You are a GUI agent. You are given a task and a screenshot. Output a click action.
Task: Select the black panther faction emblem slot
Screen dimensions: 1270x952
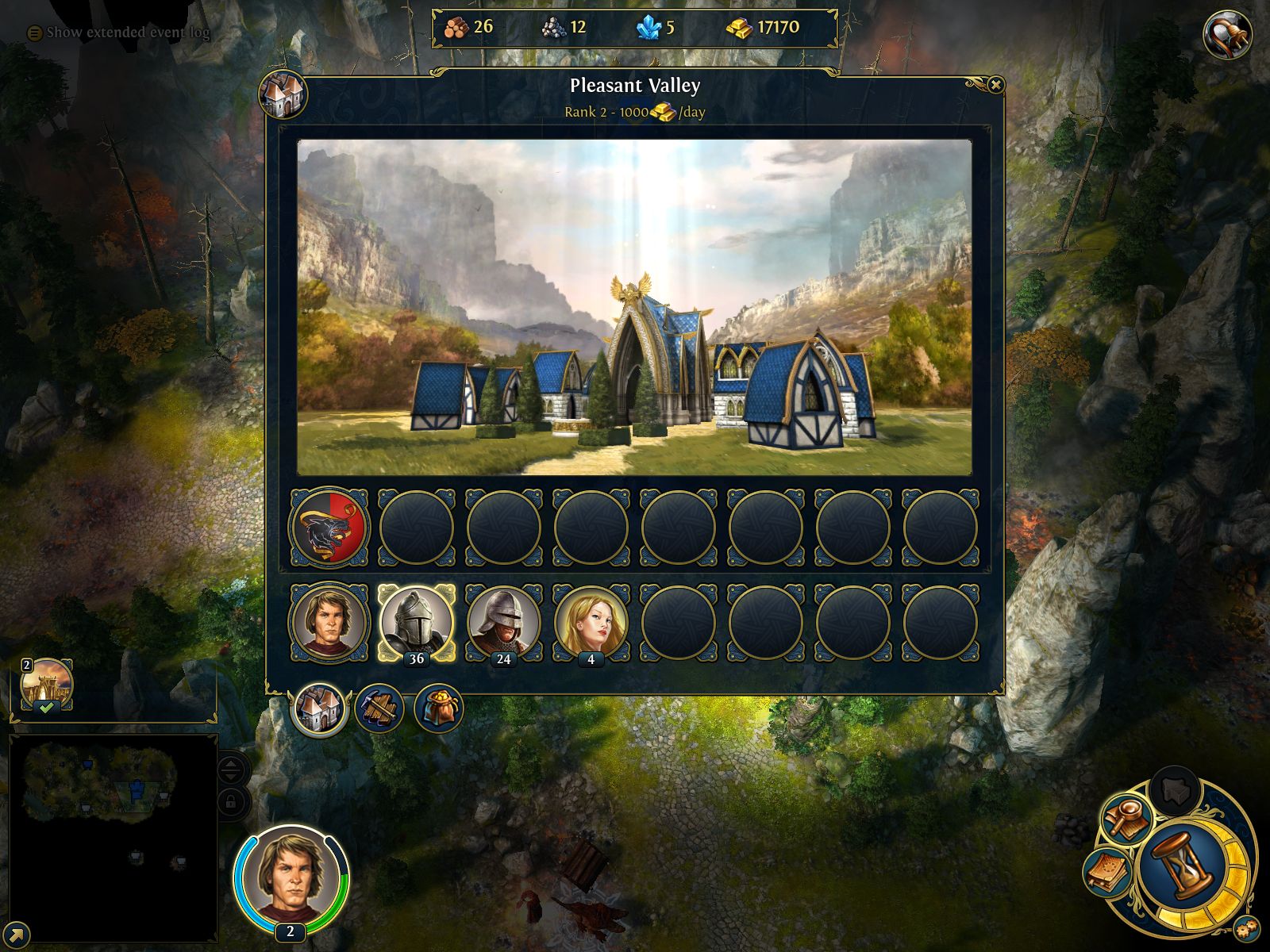[329, 527]
